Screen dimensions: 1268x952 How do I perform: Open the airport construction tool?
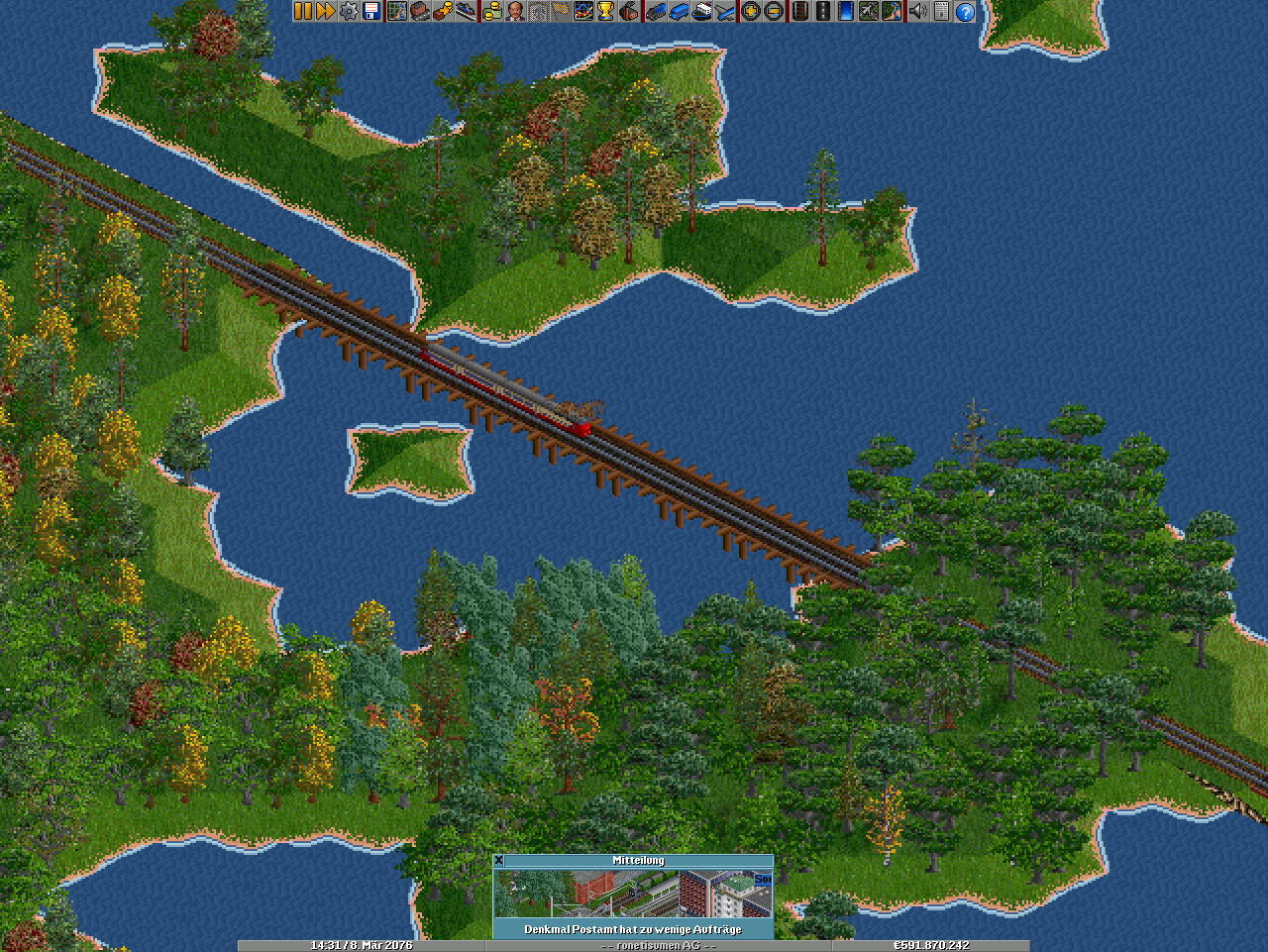coord(869,11)
